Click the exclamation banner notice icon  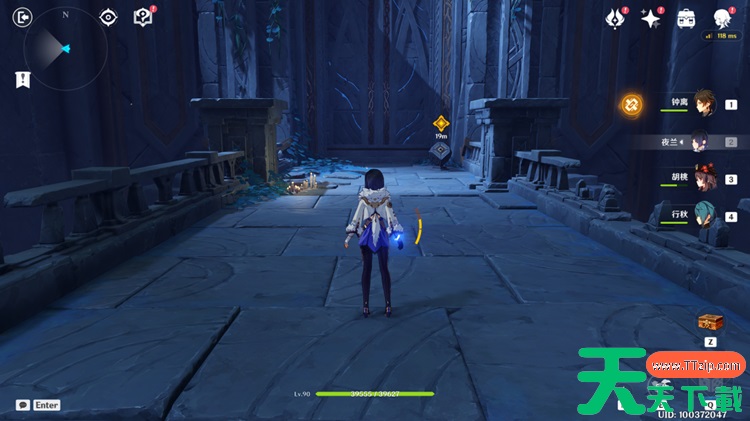(x=22, y=80)
